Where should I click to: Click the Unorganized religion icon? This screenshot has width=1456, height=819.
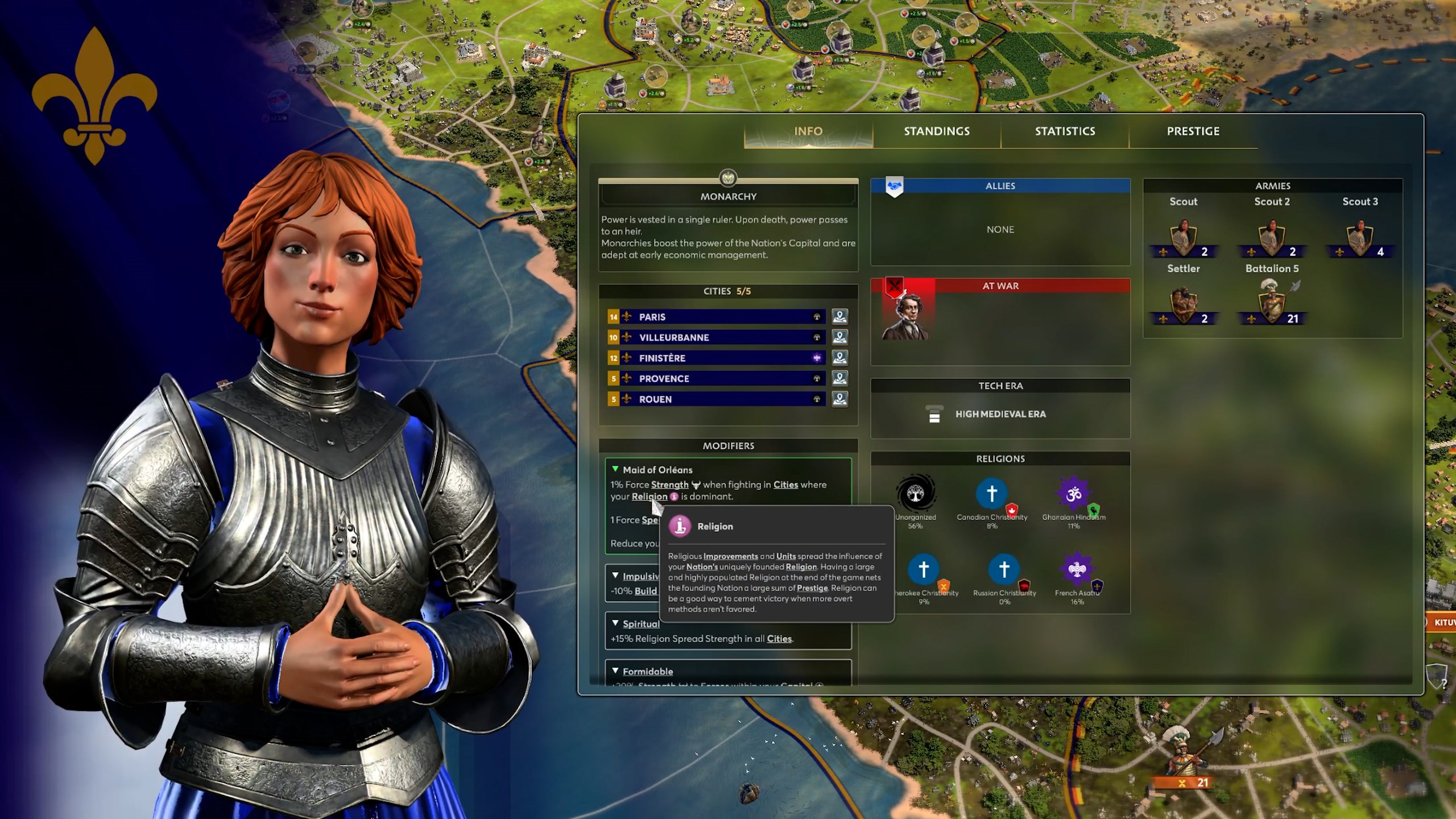(915, 494)
